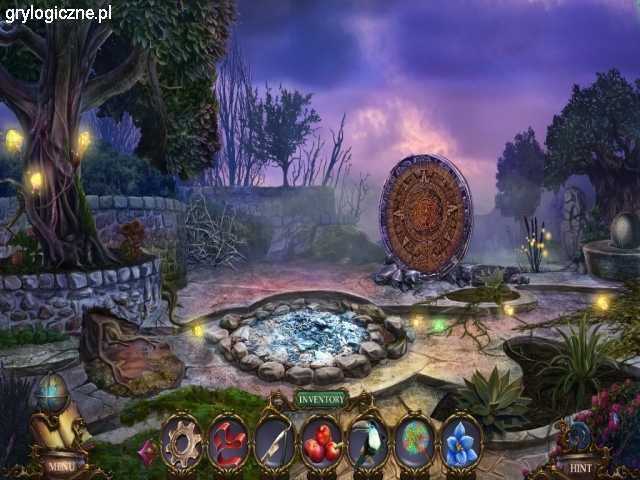Pick the red ribbon inventory item
The width and height of the screenshot is (640, 480).
[x=228, y=441]
